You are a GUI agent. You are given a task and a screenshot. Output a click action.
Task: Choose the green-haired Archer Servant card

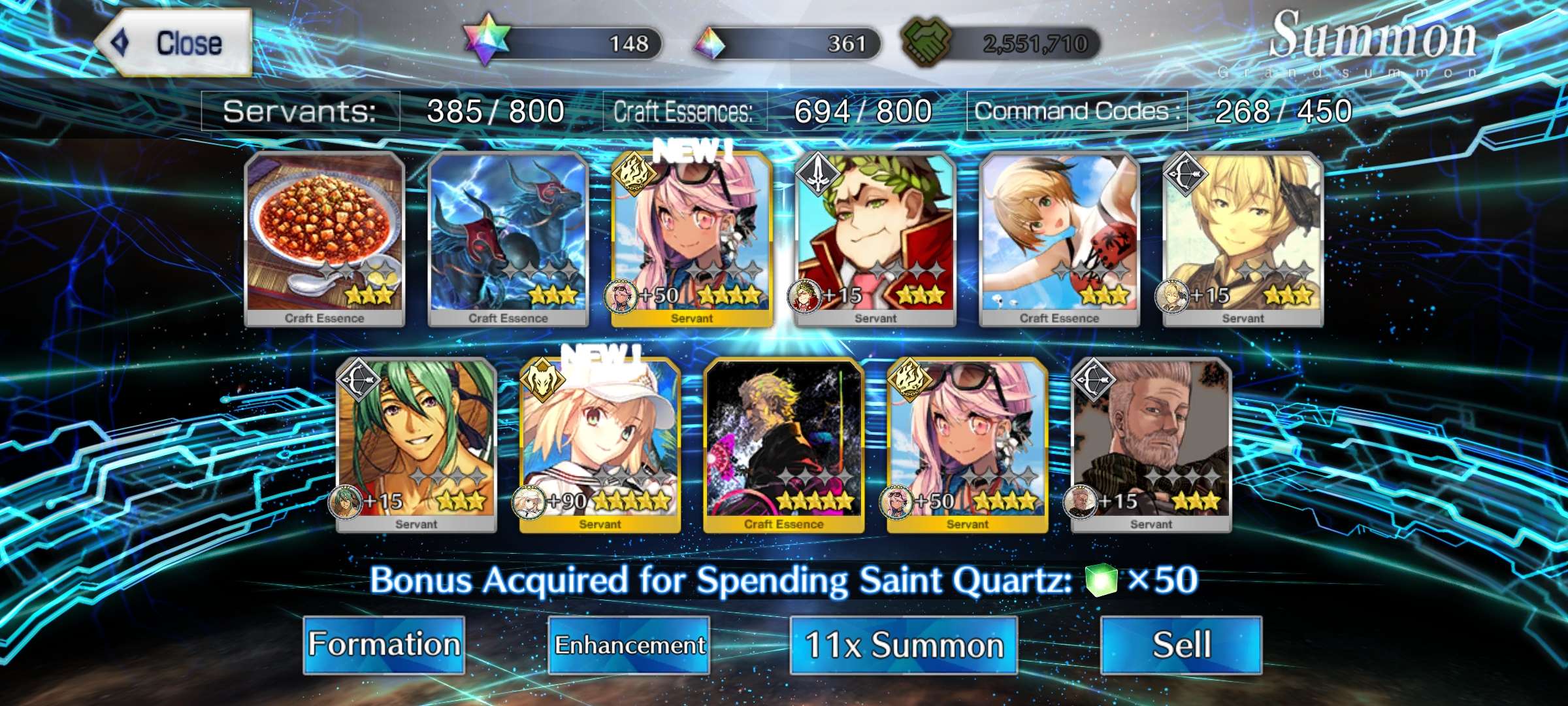416,445
